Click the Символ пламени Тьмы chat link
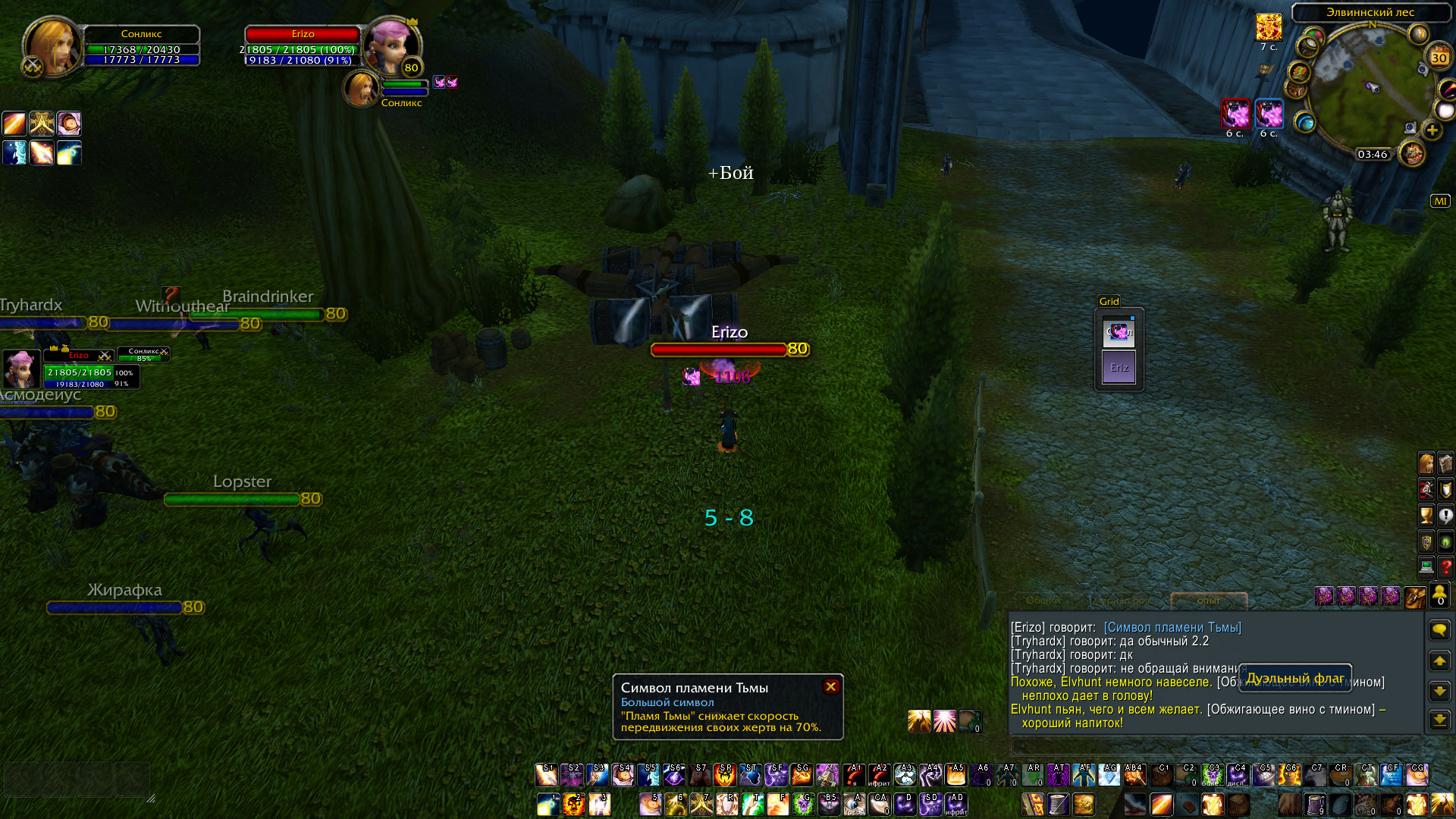The width and height of the screenshot is (1456, 819). tap(1172, 628)
